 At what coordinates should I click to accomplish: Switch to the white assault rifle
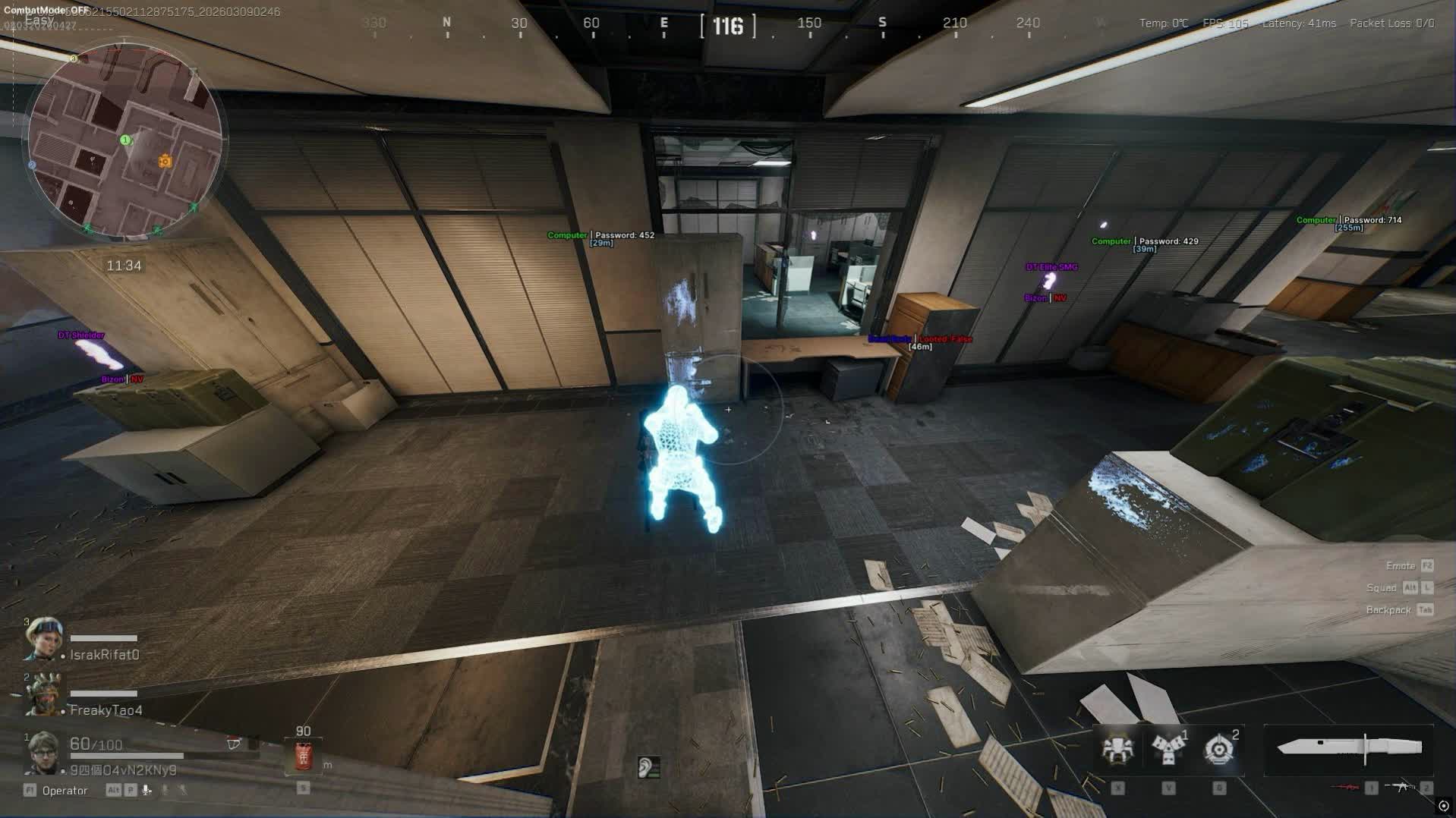click(x=1401, y=787)
